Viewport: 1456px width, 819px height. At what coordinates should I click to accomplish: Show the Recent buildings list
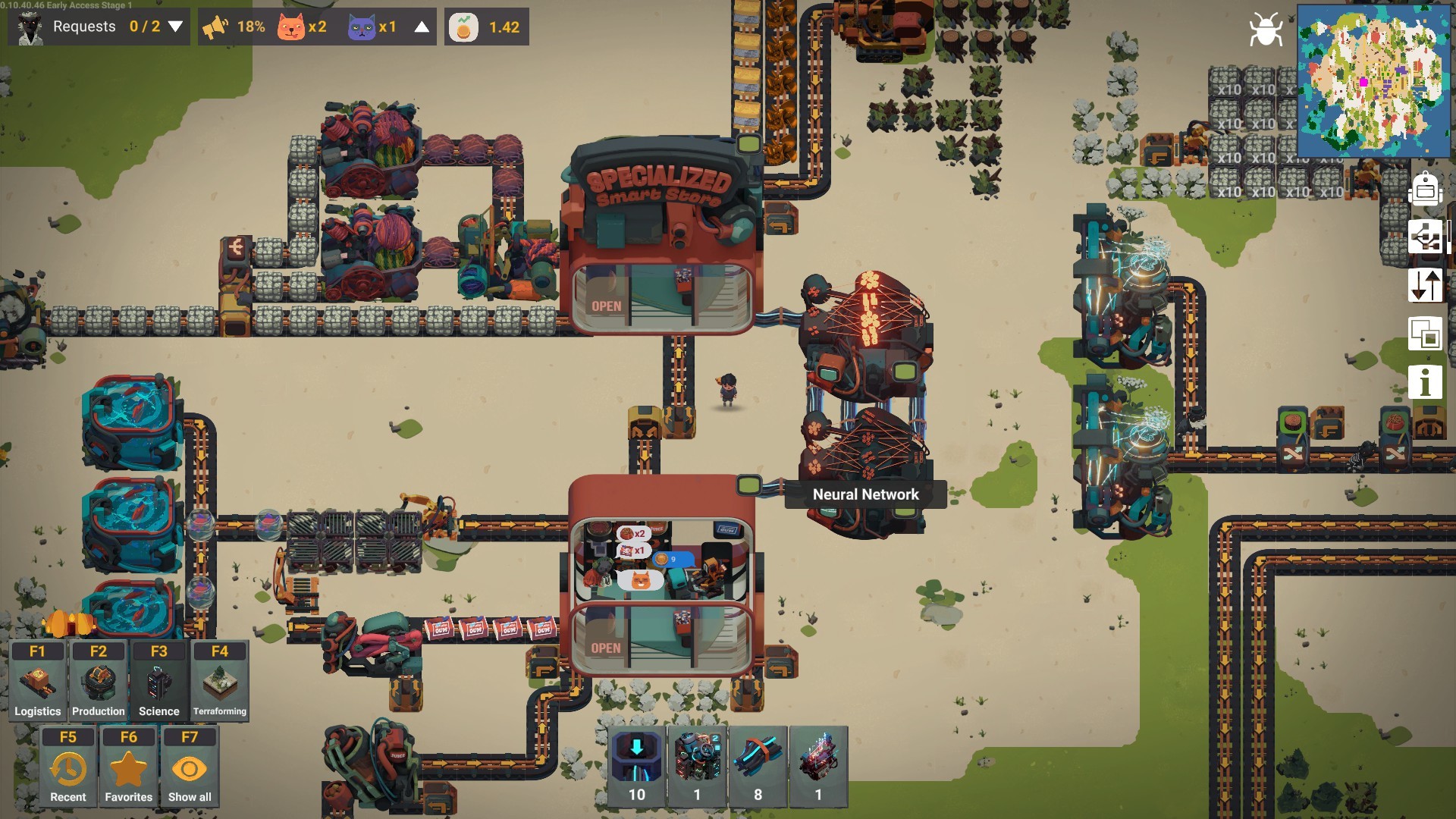click(68, 767)
